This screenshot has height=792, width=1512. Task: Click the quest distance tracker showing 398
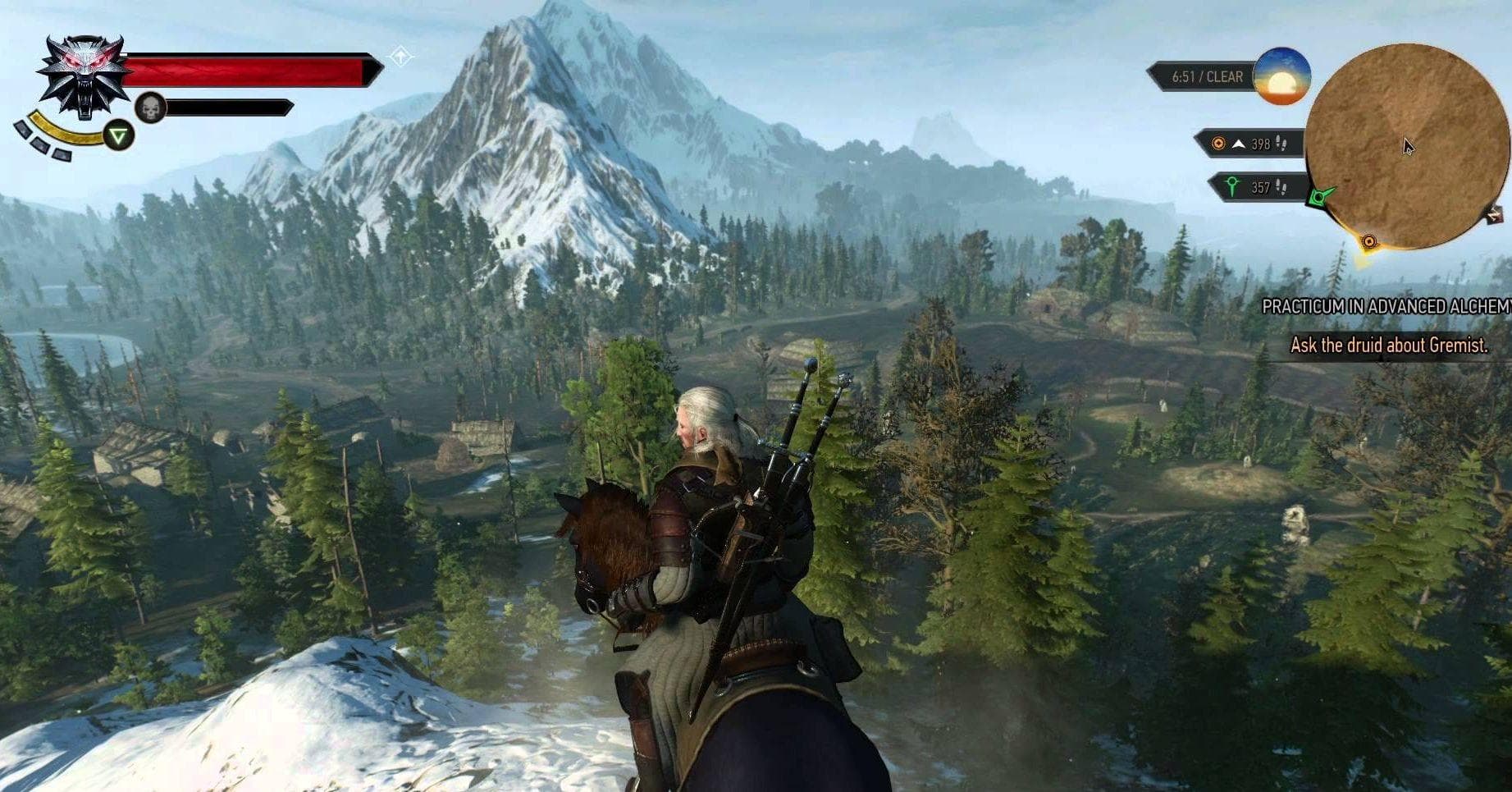click(x=1249, y=144)
